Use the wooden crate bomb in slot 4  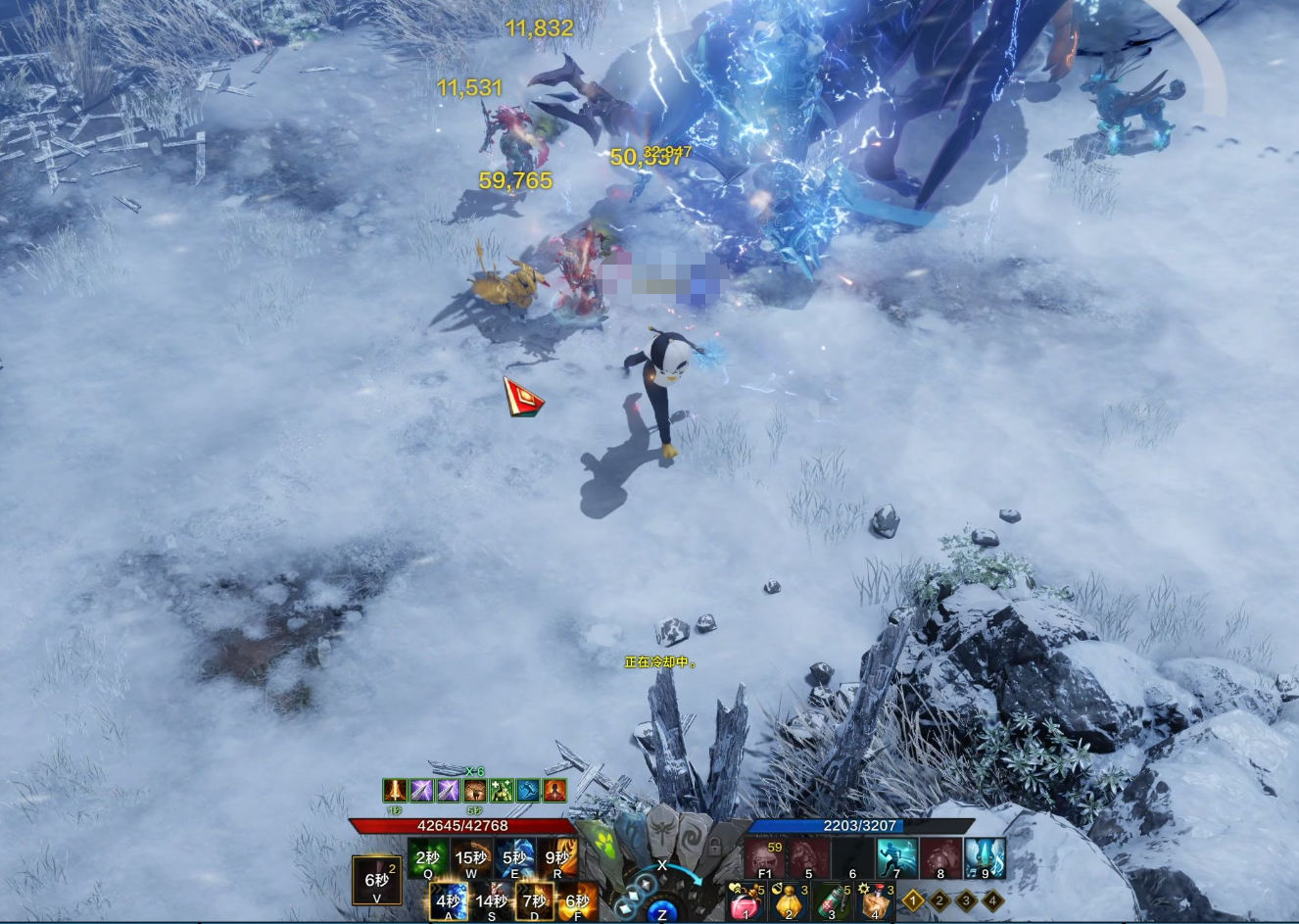pyautogui.click(x=875, y=900)
